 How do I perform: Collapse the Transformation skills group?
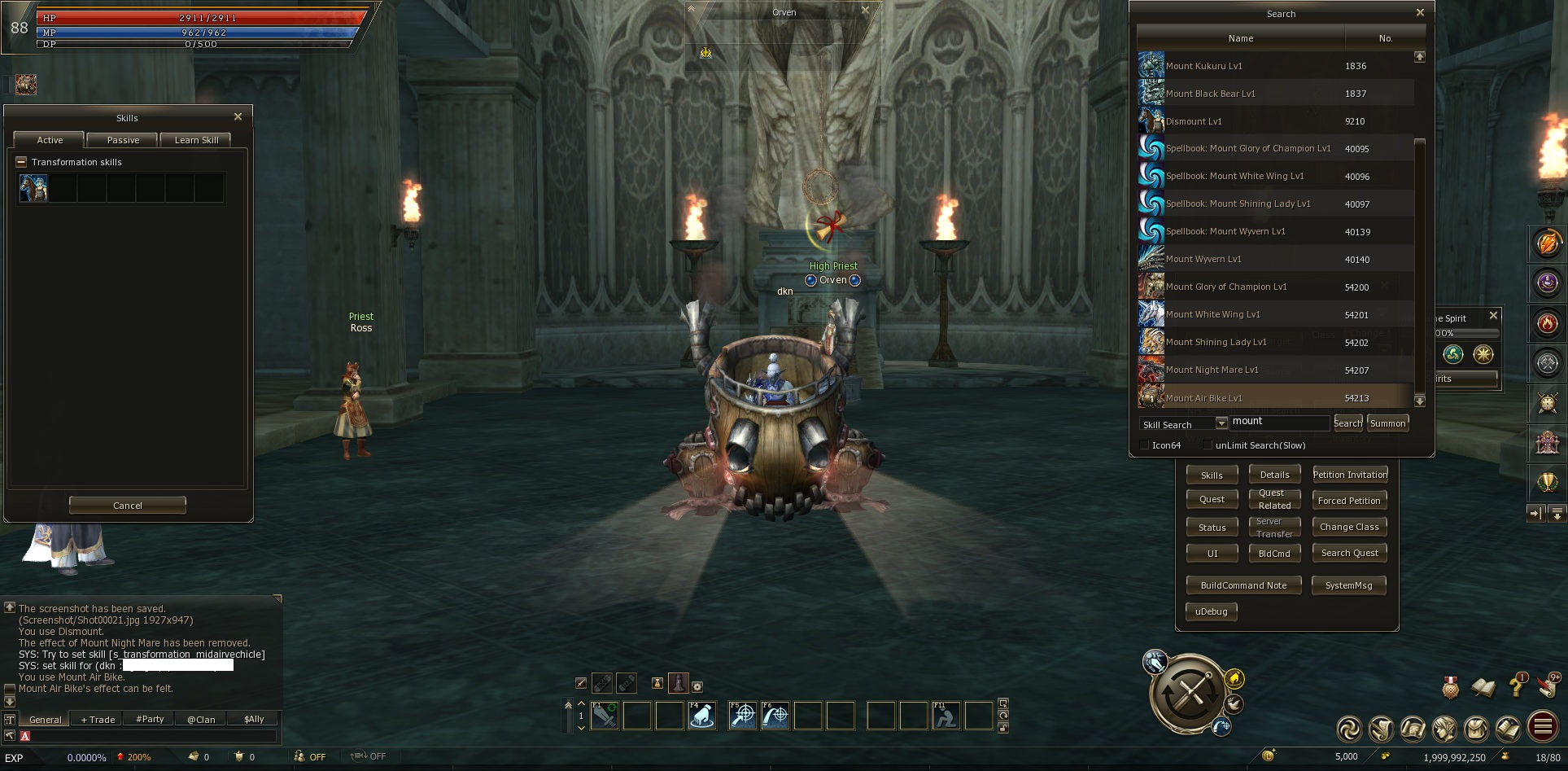[21, 162]
